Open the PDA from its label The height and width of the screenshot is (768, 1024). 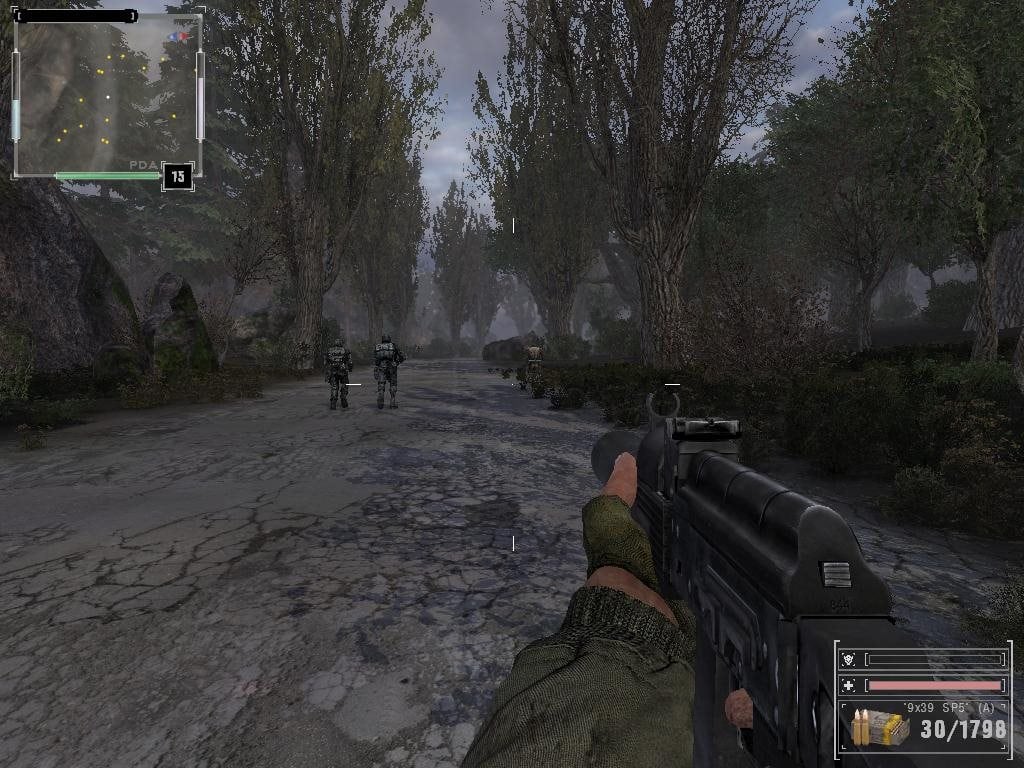(142, 165)
